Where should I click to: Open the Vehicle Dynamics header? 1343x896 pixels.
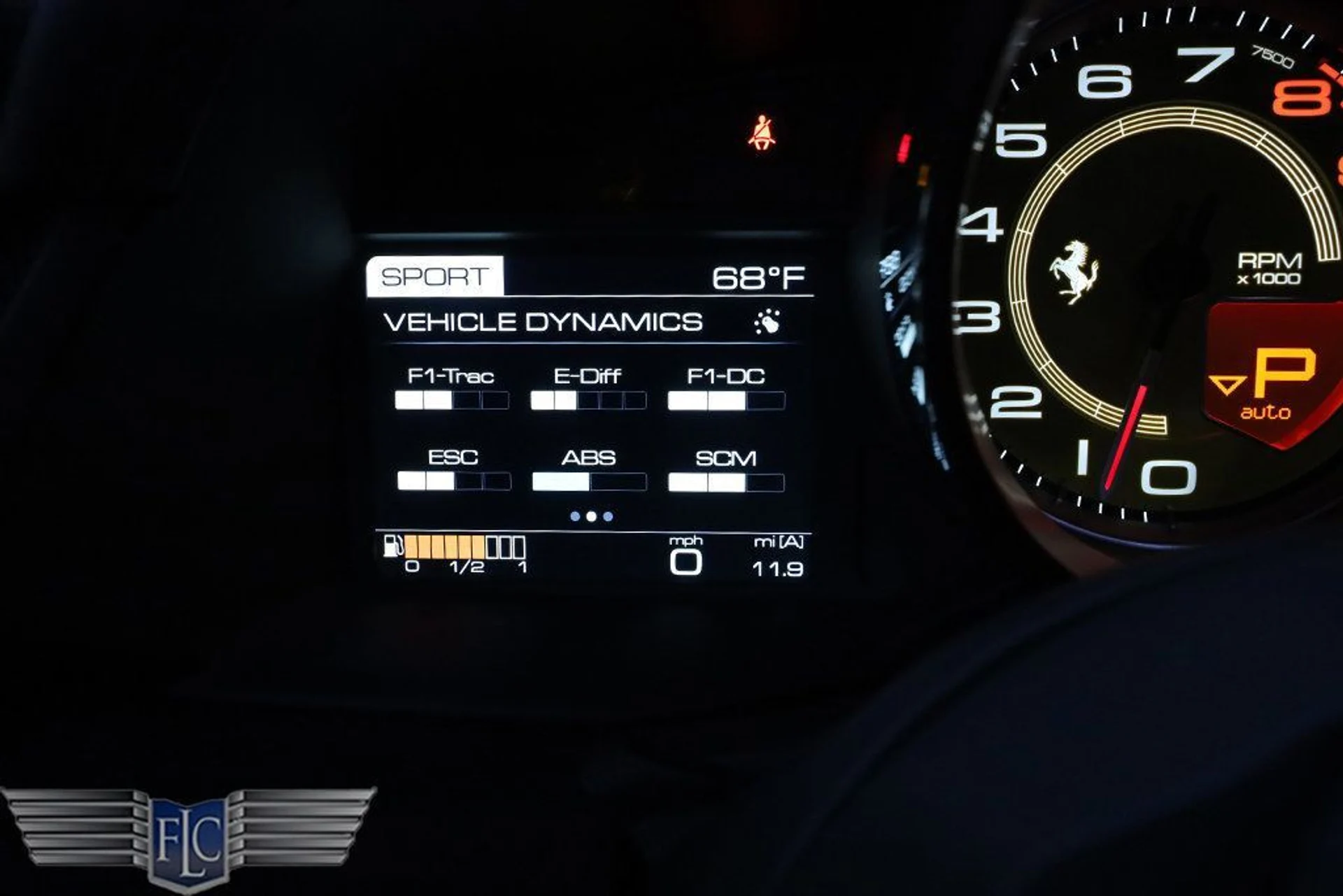(543, 322)
